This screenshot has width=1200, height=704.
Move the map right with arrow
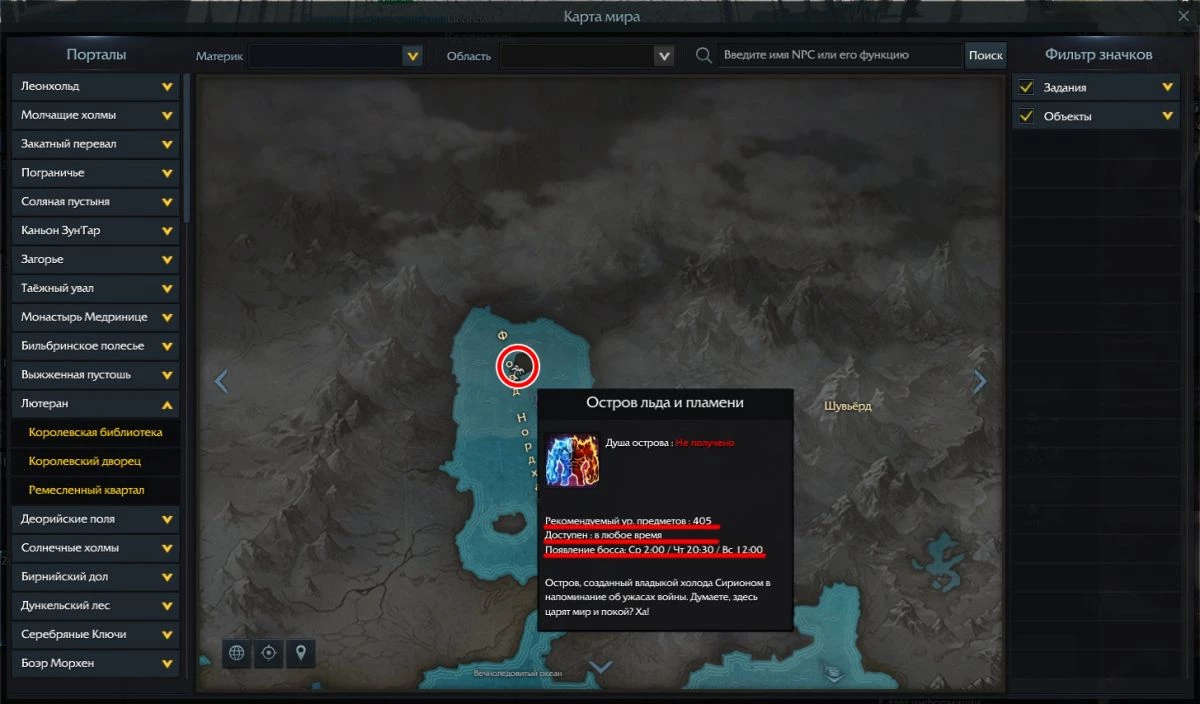click(x=980, y=381)
